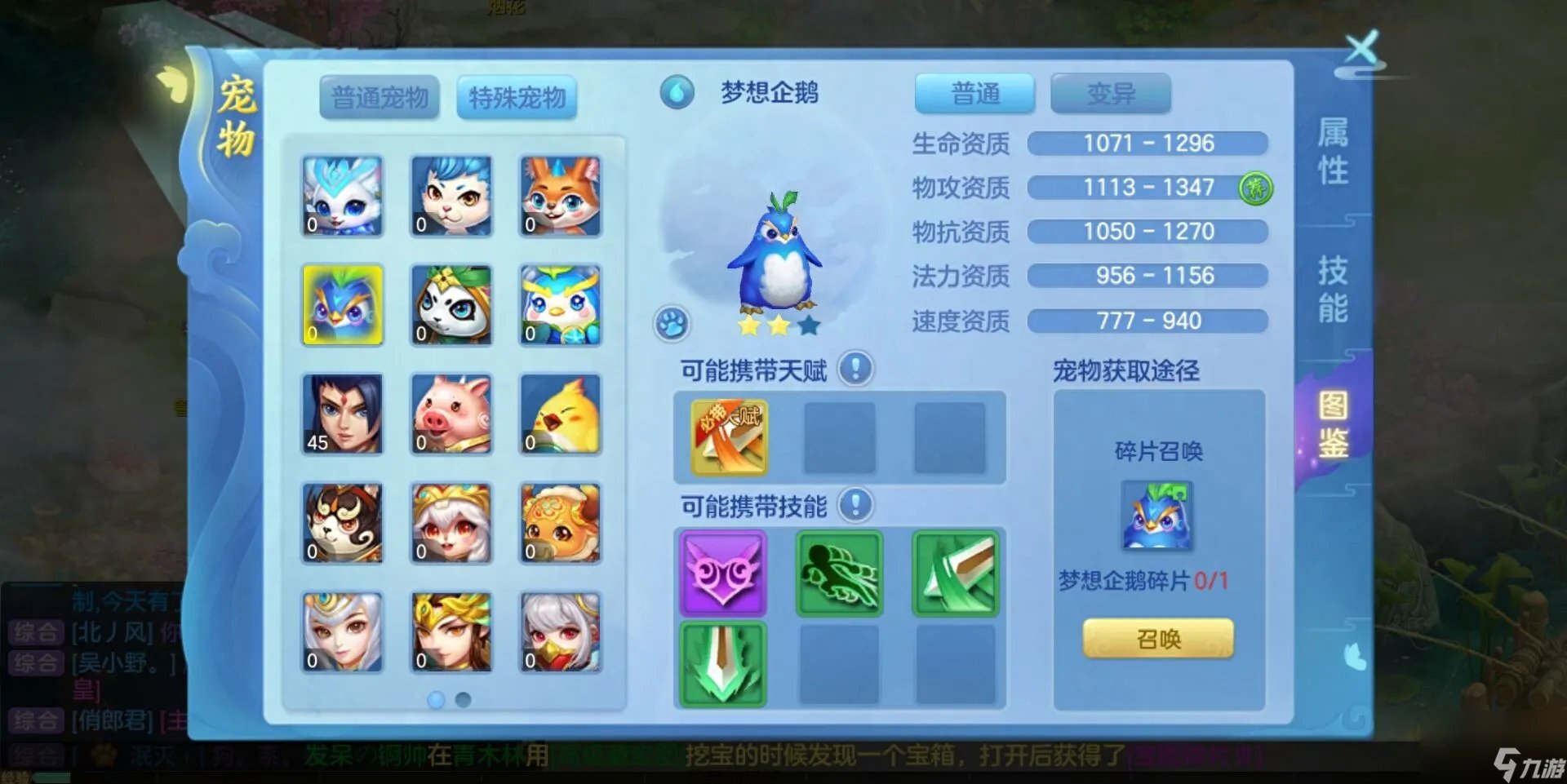Screen dimensions: 1567x784
Task: Click the second pagination dot below pets
Action: point(465,699)
